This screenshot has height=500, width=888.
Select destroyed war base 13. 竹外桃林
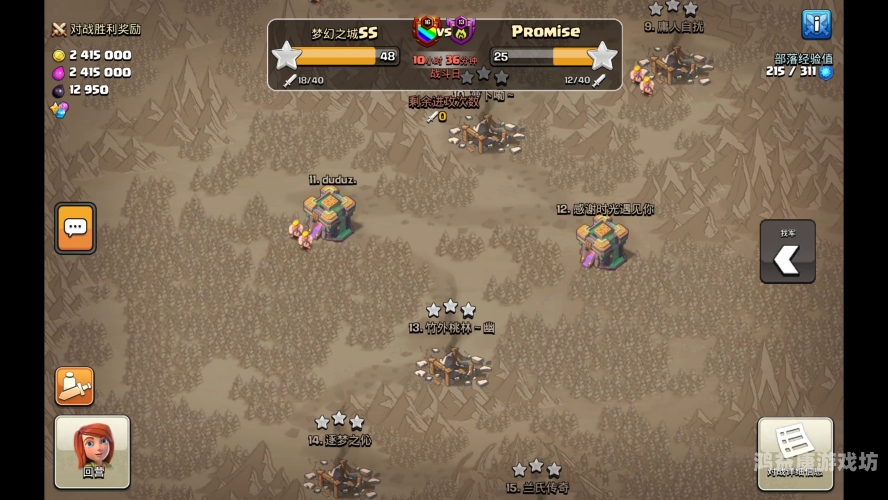click(453, 366)
